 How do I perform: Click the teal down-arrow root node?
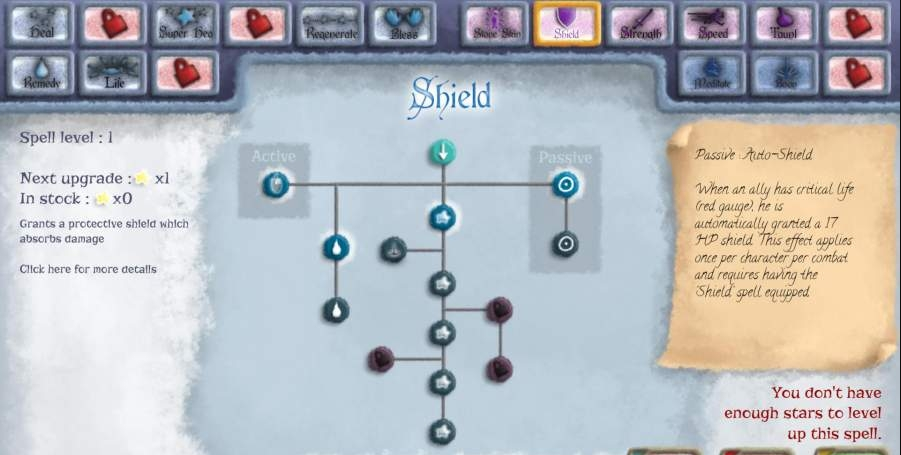tap(442, 152)
